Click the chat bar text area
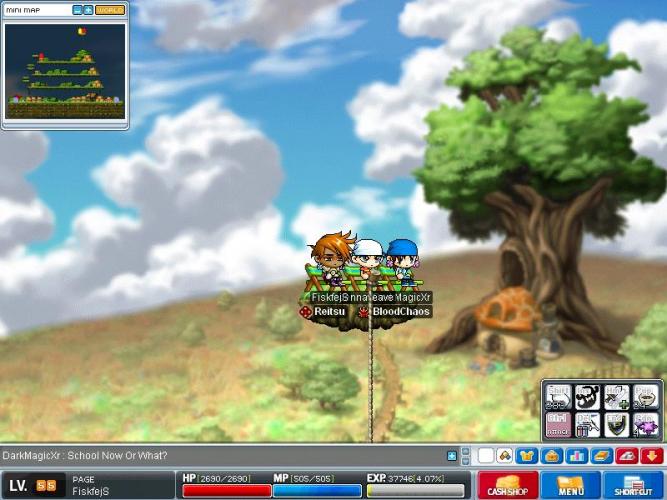 pyautogui.click(x=220, y=456)
